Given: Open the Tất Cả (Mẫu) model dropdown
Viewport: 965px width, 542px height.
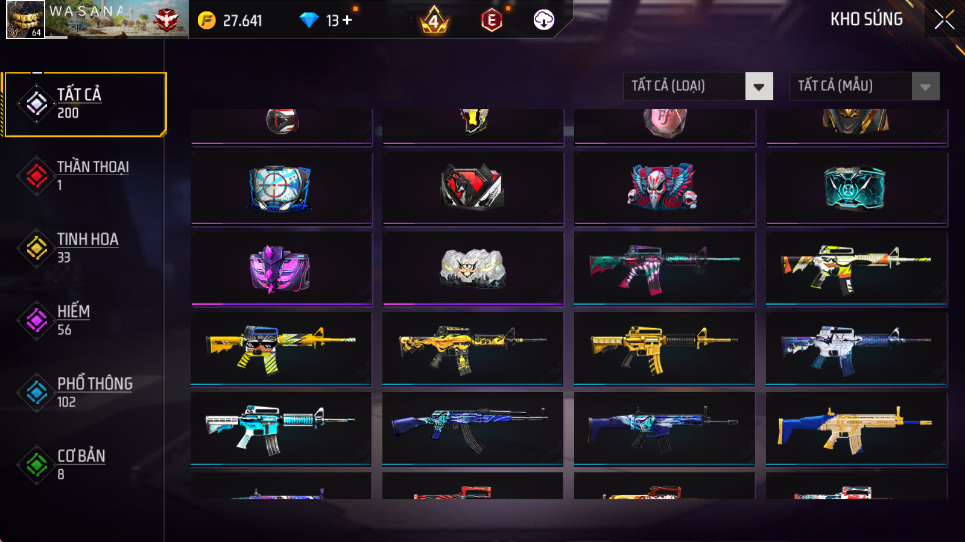Looking at the screenshot, I should pyautogui.click(x=864, y=86).
